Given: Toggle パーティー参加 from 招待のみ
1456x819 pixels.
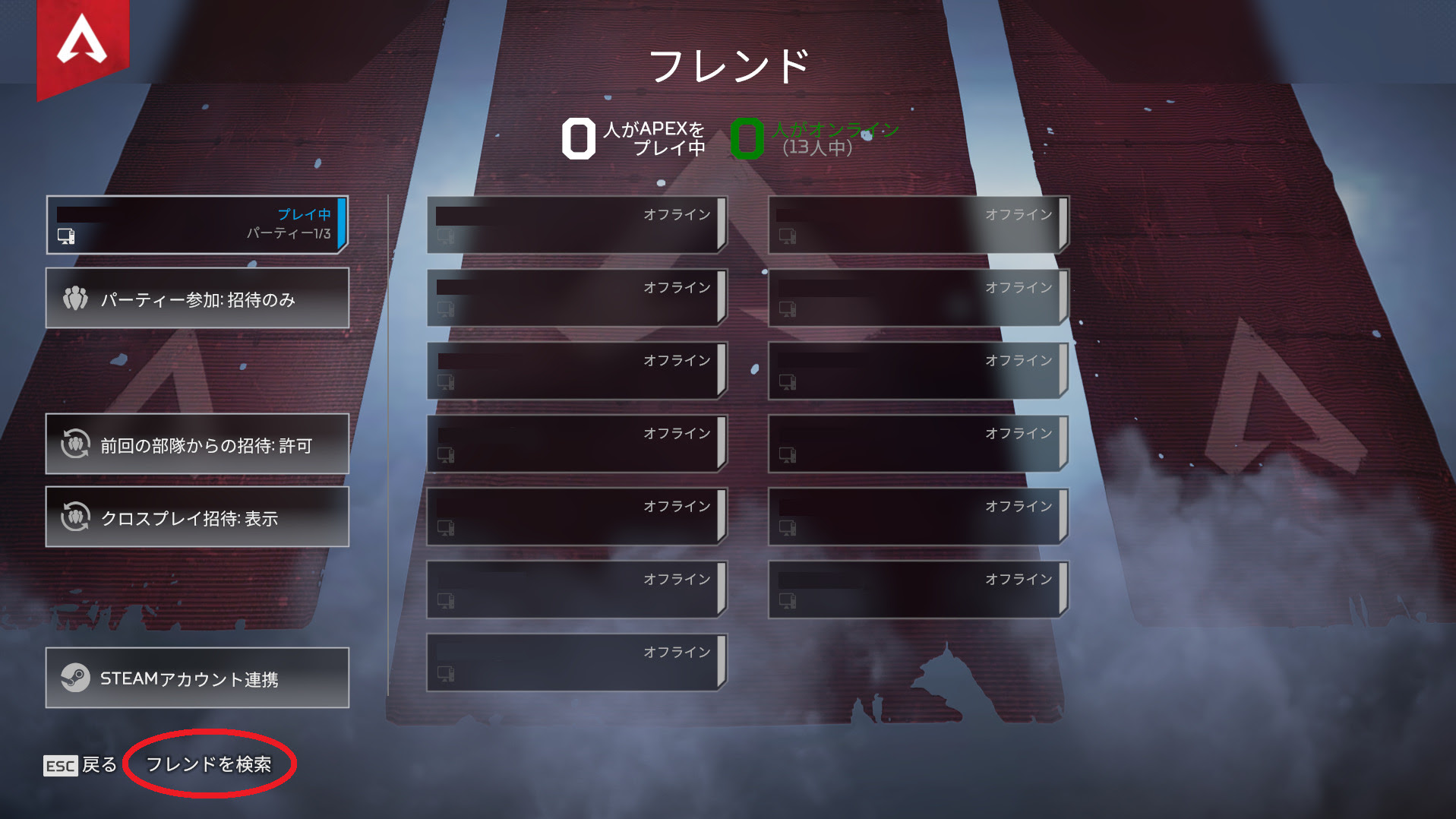Looking at the screenshot, I should tap(197, 299).
